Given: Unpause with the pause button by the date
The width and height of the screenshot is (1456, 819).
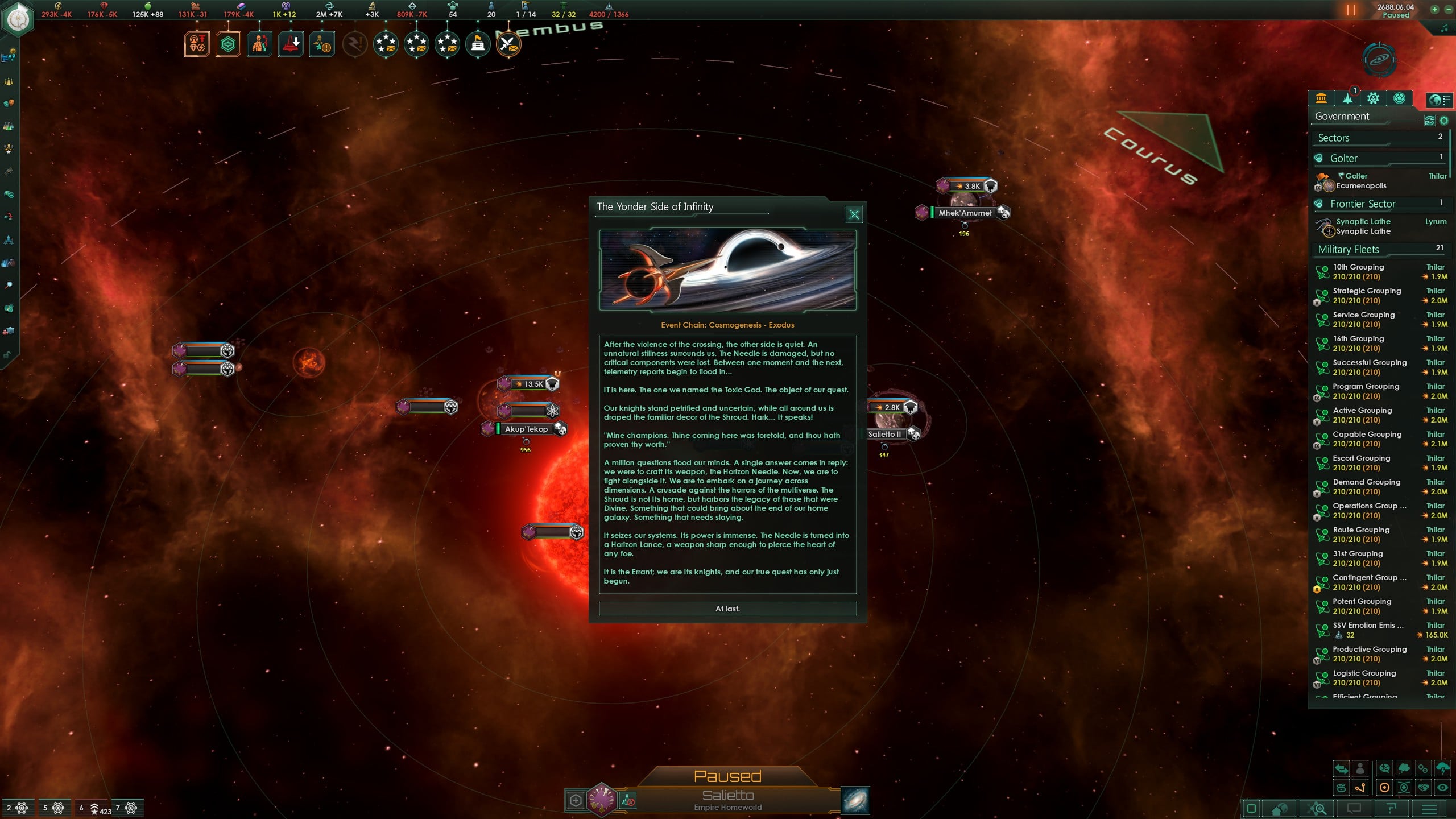Looking at the screenshot, I should point(1350,10).
